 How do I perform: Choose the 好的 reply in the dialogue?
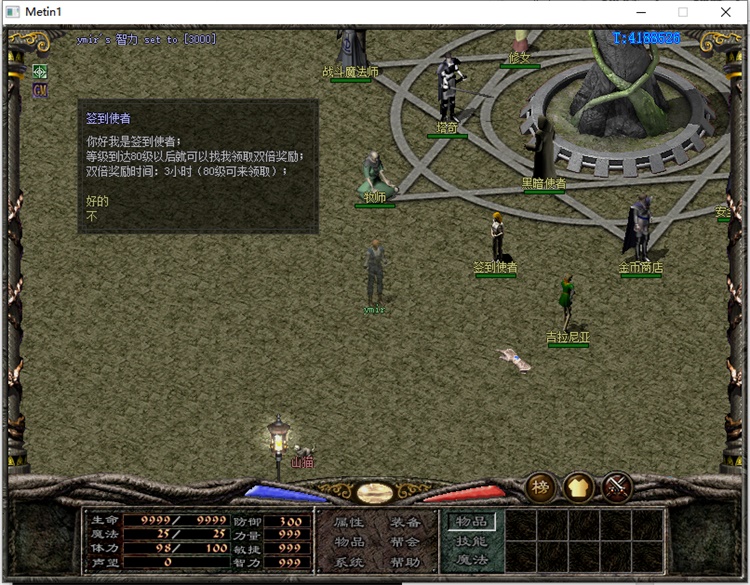coord(97,201)
